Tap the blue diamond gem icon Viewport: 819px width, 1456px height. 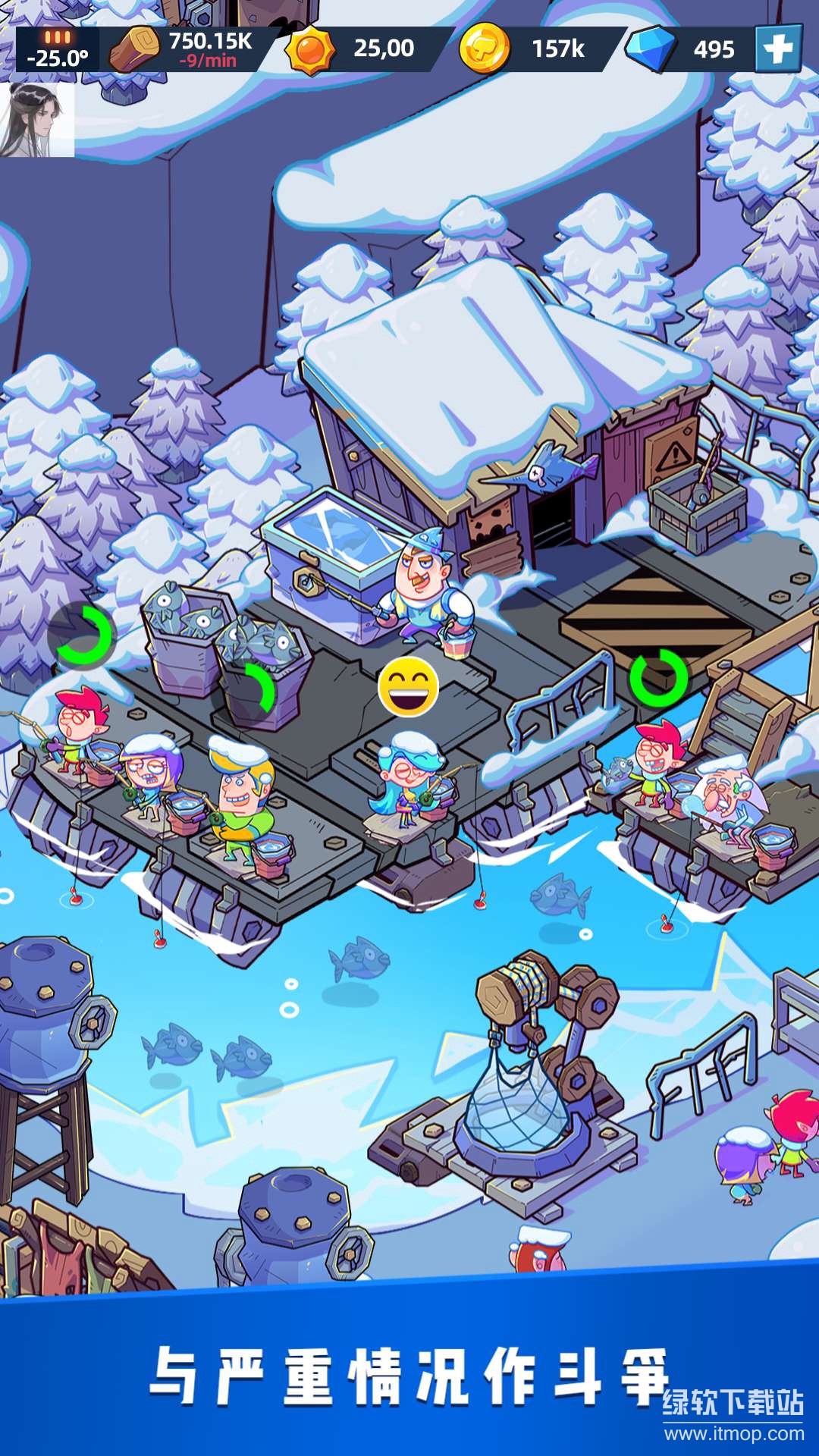click(651, 49)
